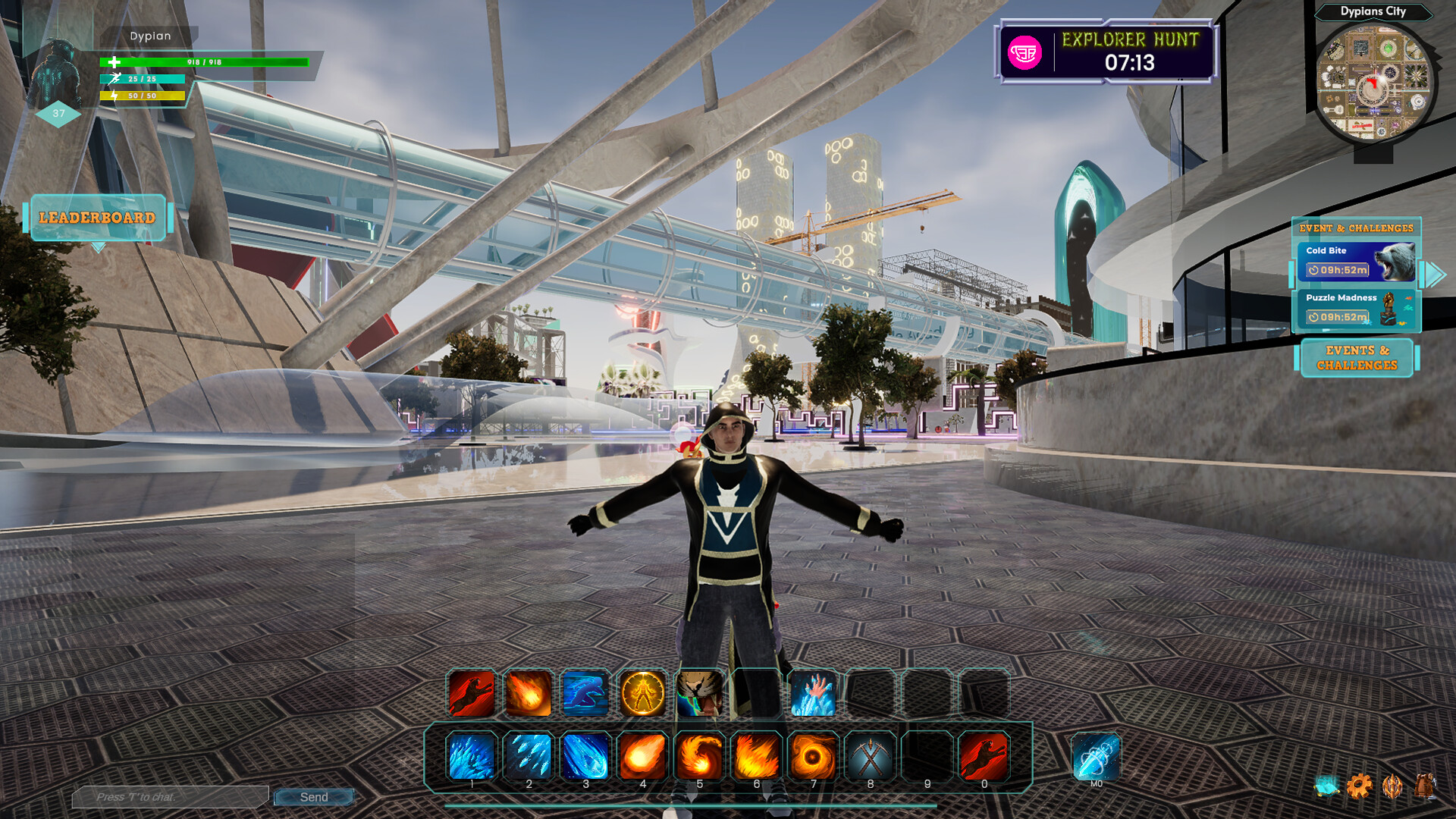This screenshot has width=1456, height=819.
Task: Click the Send chat button
Action: tap(314, 797)
